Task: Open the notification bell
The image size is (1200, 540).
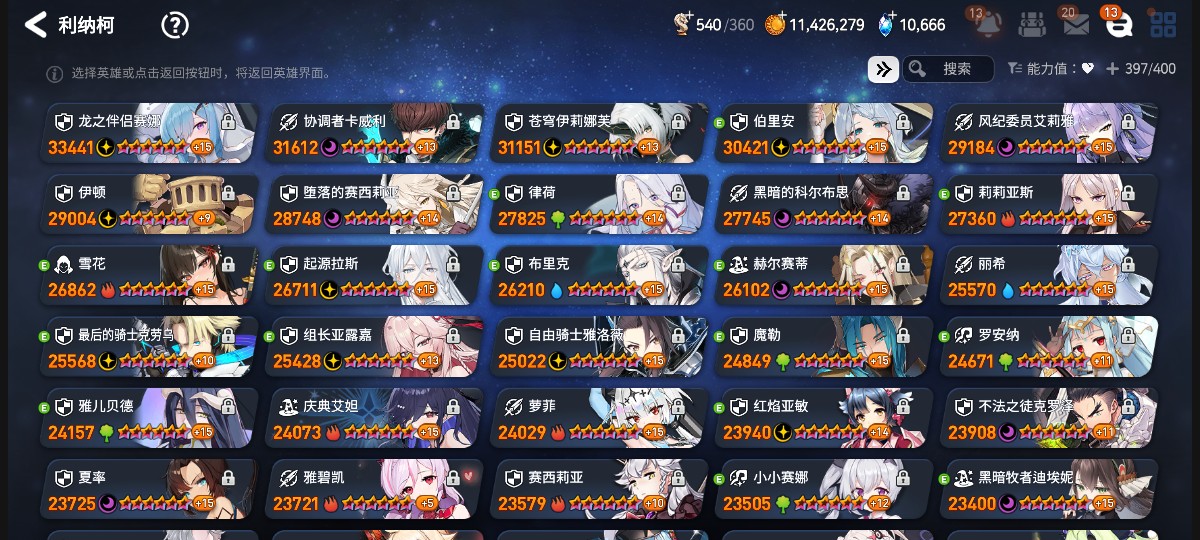Action: point(988,25)
